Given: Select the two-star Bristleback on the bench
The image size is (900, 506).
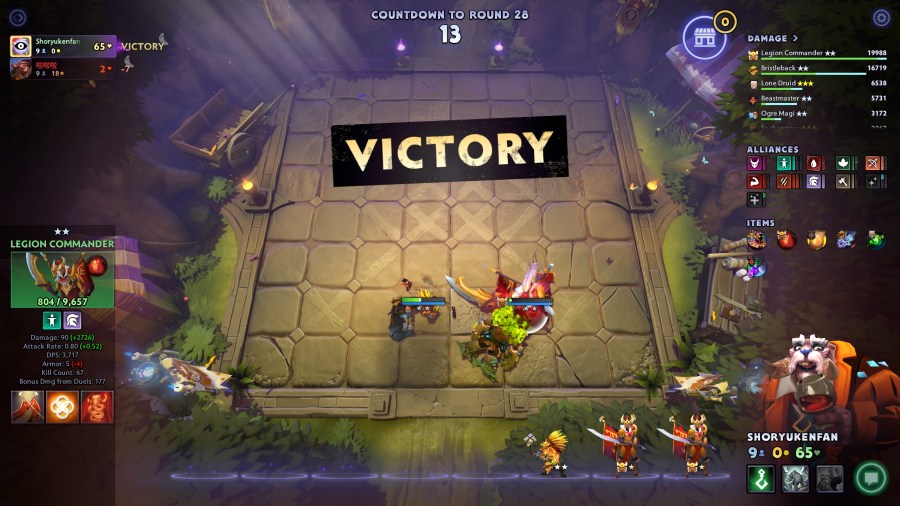Looking at the screenshot, I should click(552, 452).
